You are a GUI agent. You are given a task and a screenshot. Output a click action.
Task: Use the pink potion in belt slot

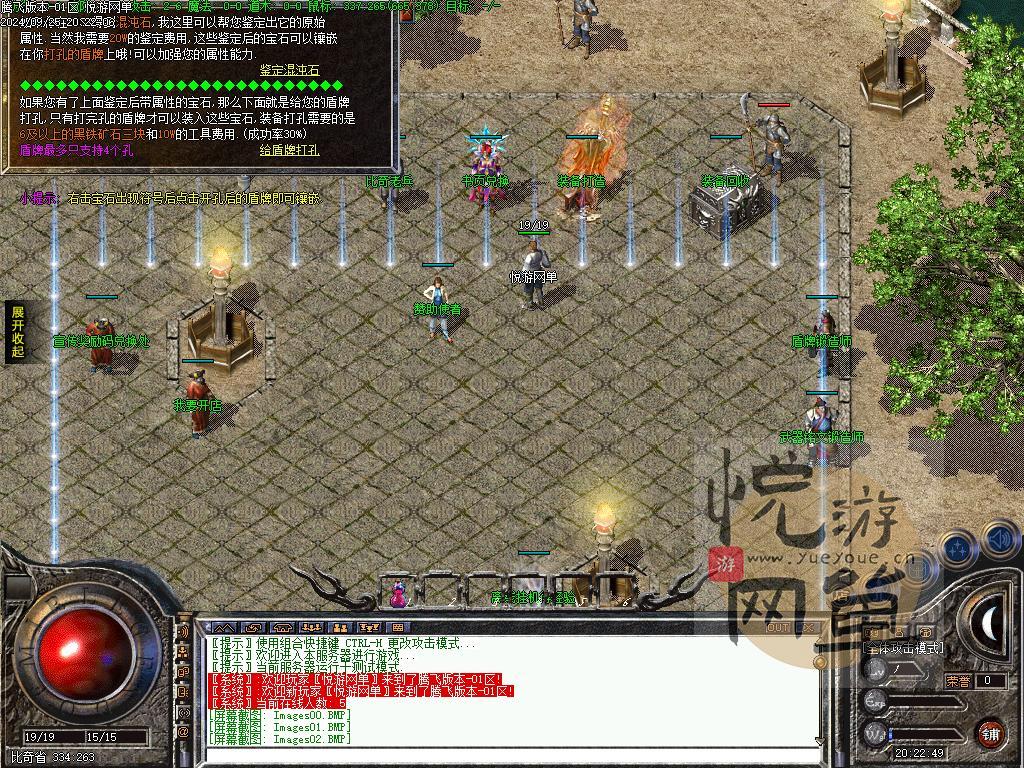(x=399, y=594)
